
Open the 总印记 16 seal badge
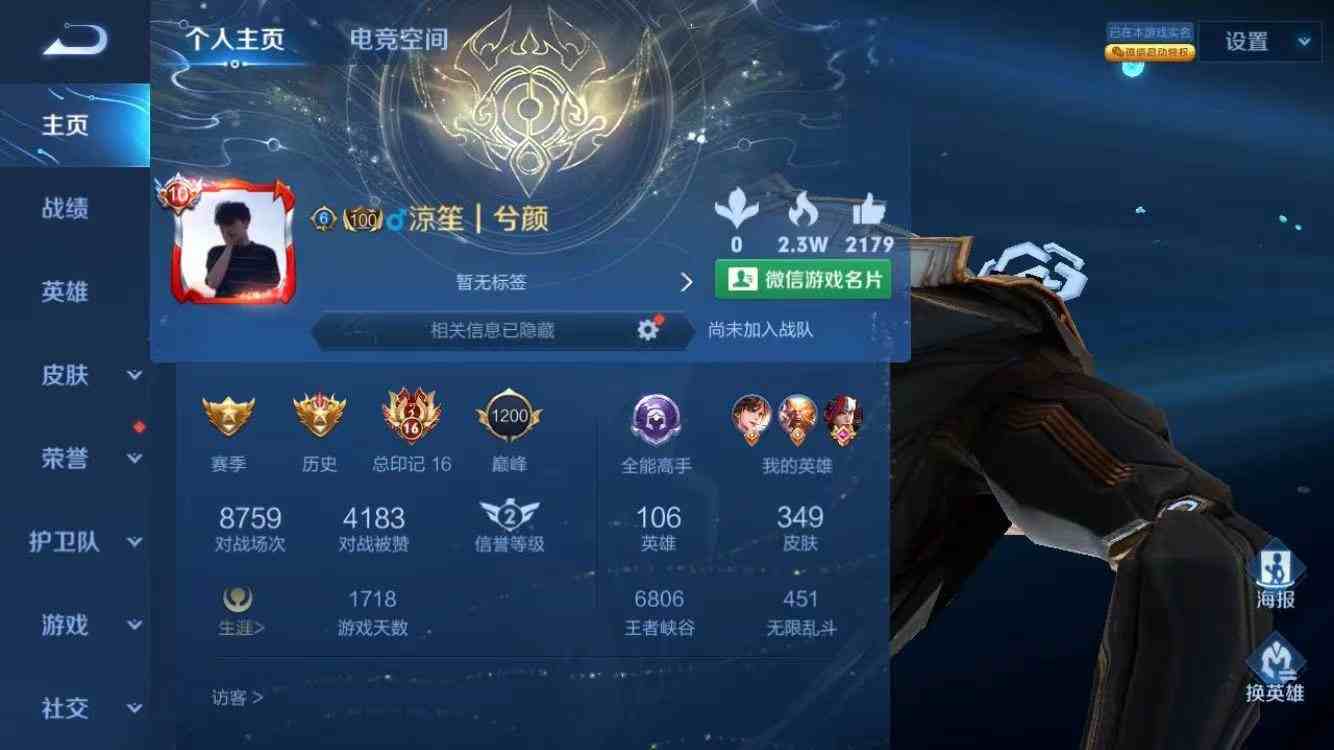[410, 415]
